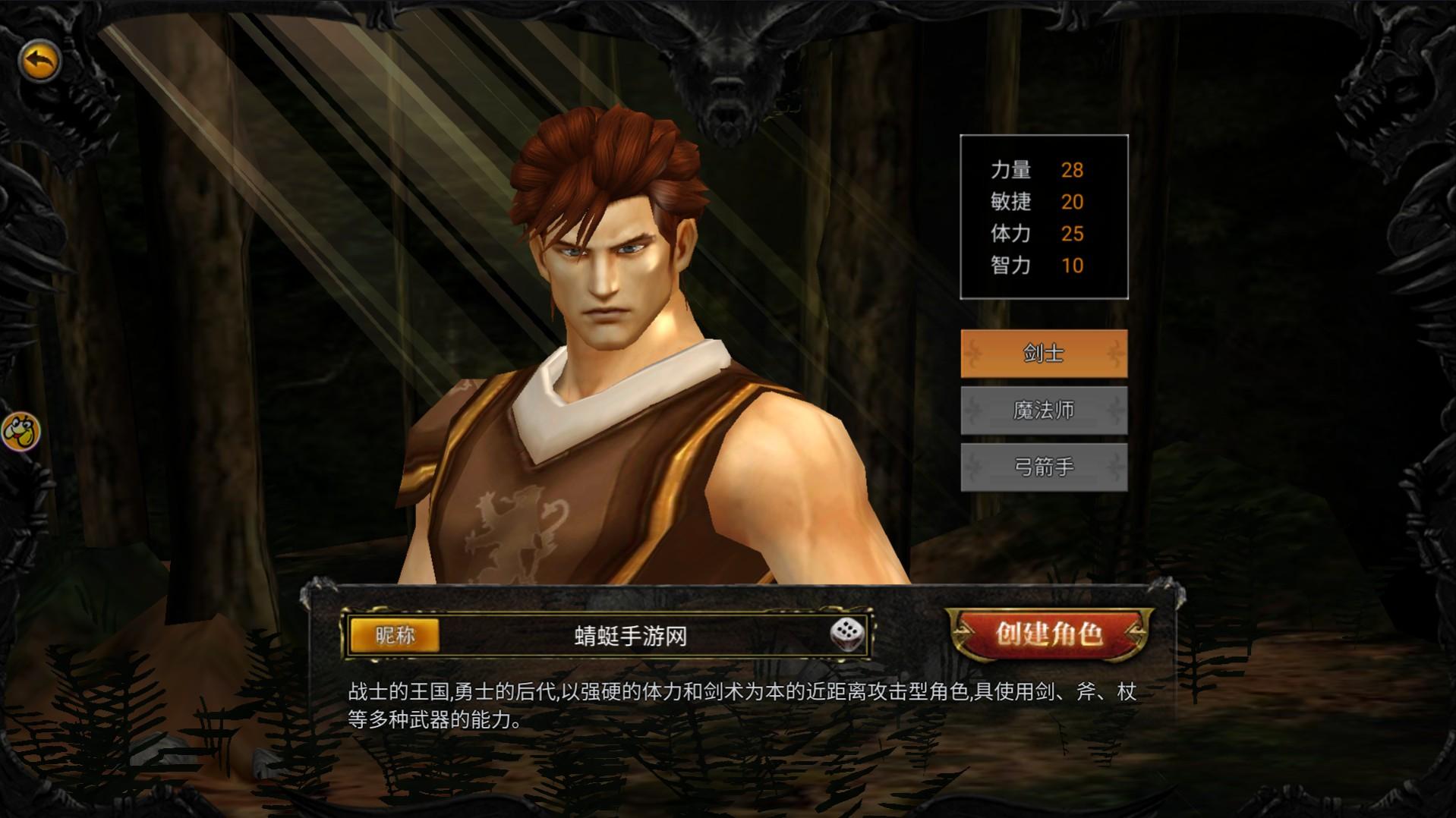Select the 剑士 class option
1456x818 pixels.
[x=1044, y=354]
